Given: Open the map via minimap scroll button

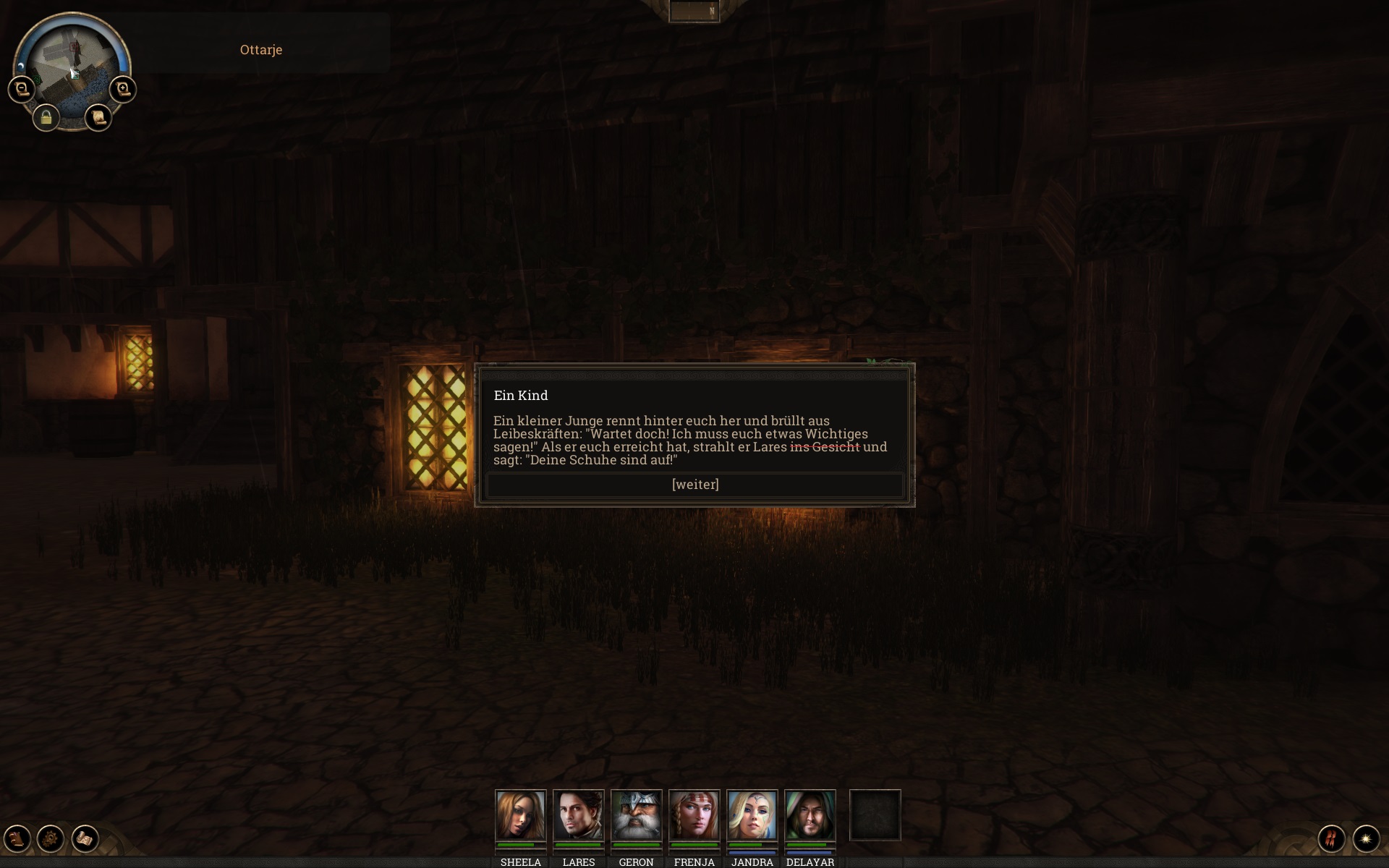Looking at the screenshot, I should coord(98,117).
